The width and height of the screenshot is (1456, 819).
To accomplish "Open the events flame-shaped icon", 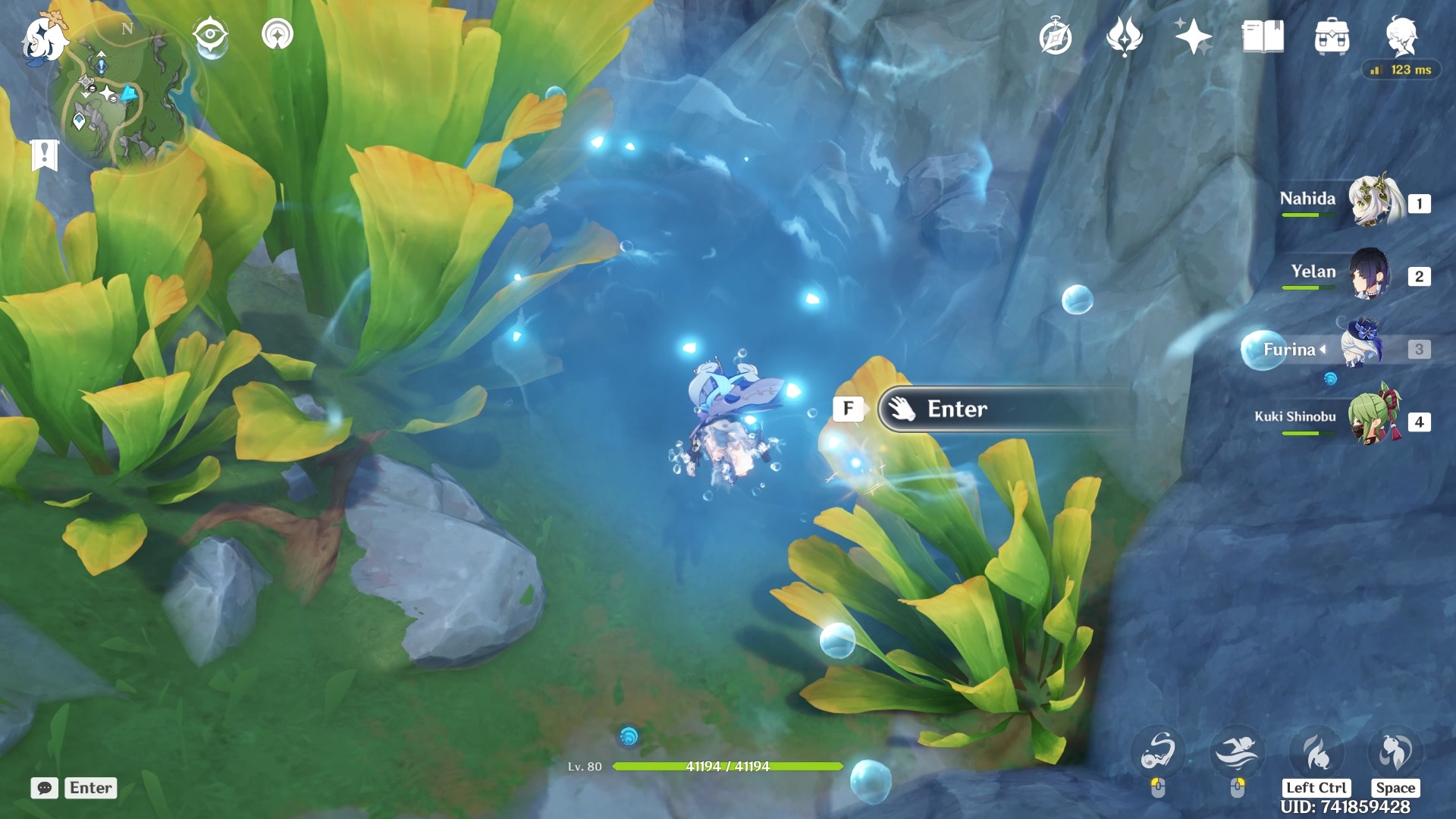I will coord(1124,36).
